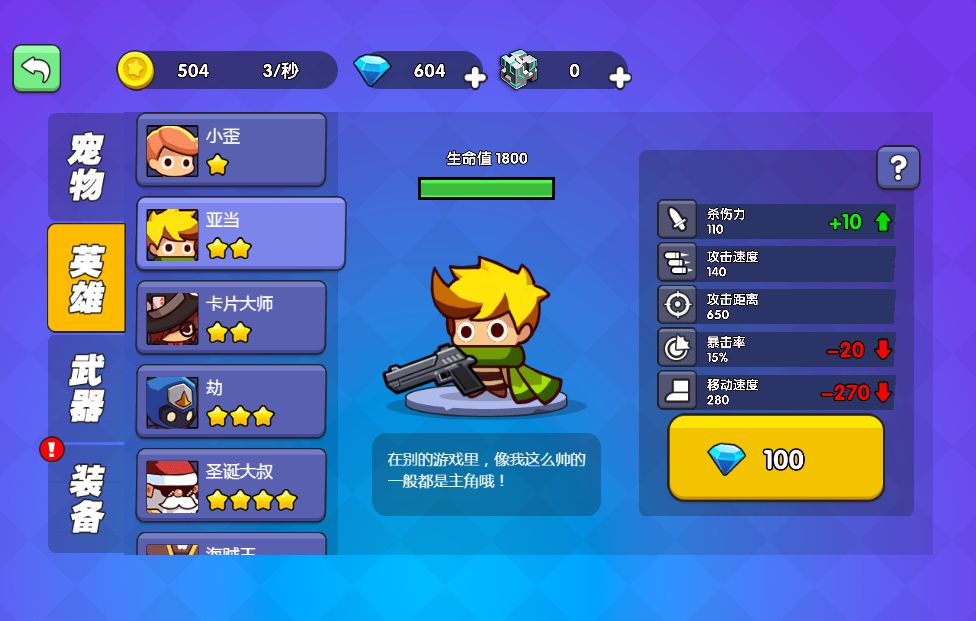The width and height of the screenshot is (976, 621).
Task: Open the 武器 tab
Action: pos(86,388)
